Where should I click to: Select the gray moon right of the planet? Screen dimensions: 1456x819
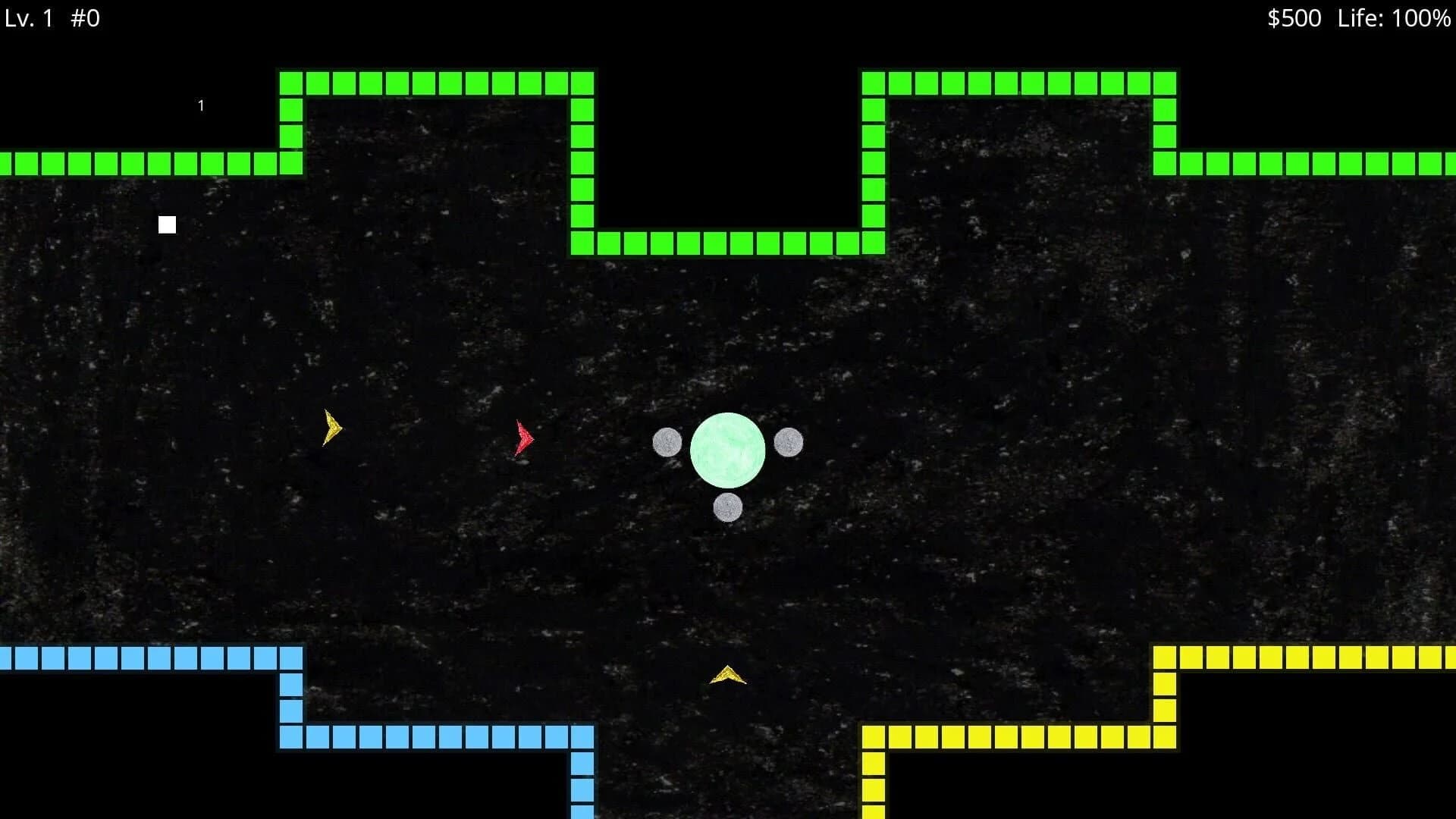[789, 444]
